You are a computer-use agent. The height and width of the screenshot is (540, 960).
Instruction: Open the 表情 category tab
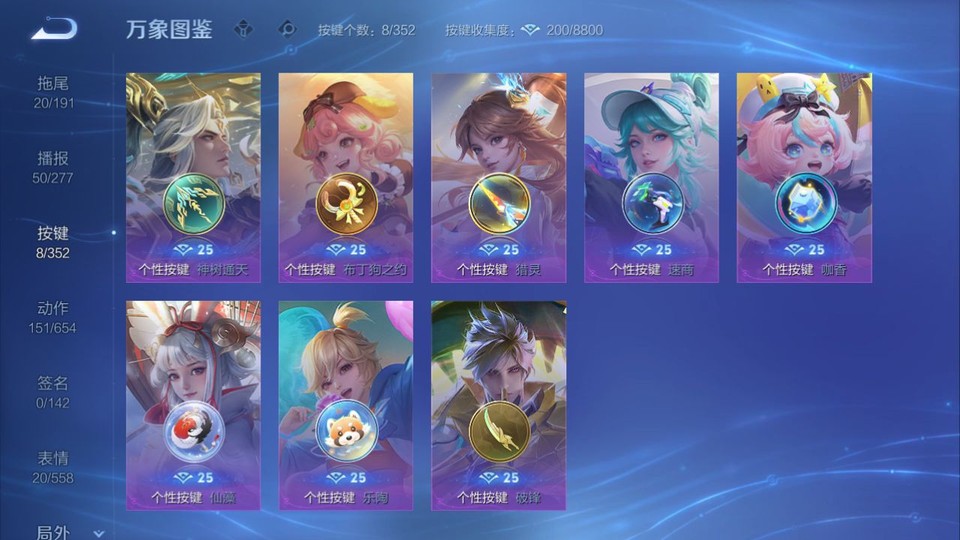(x=54, y=467)
